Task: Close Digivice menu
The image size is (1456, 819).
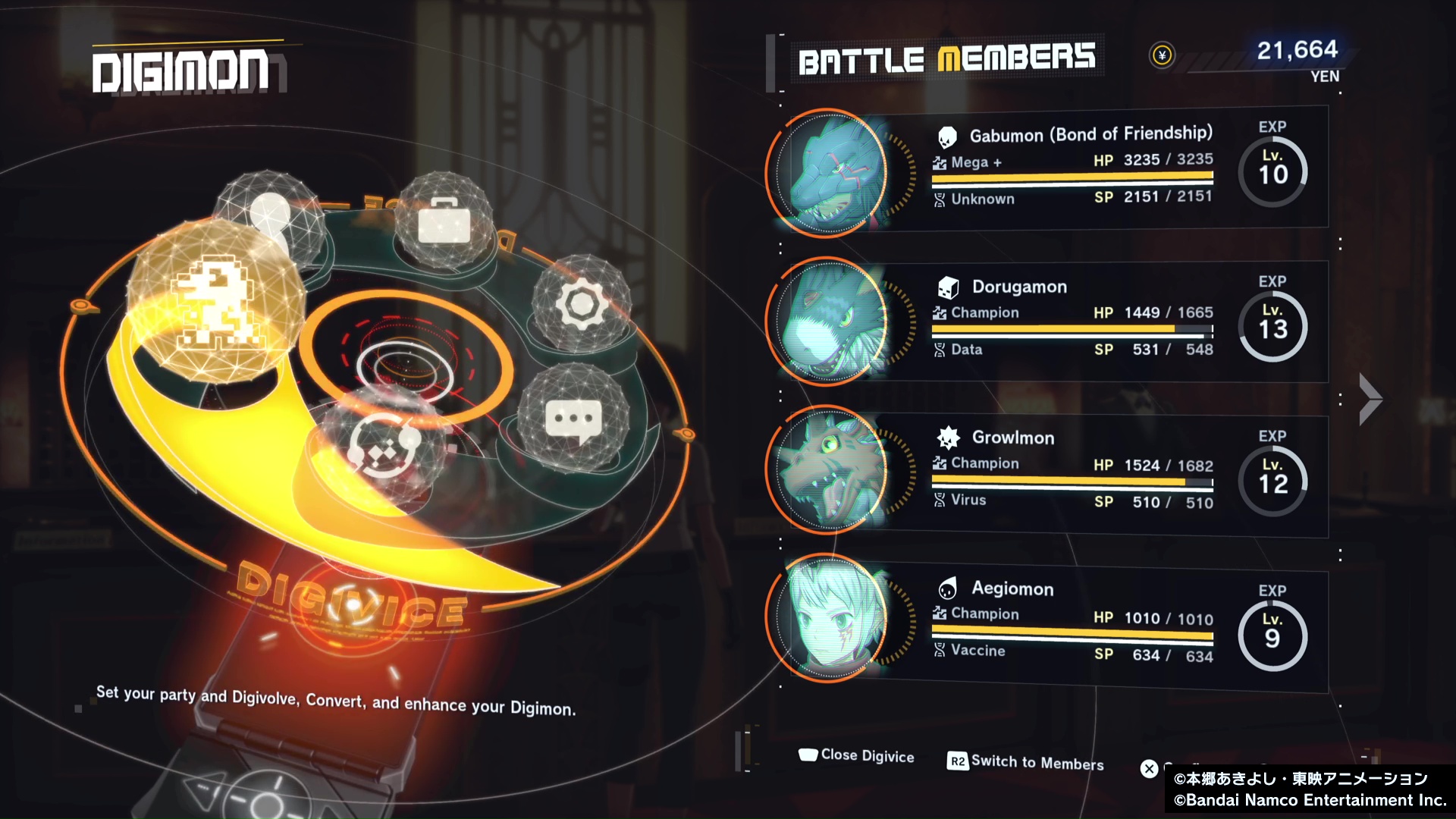Action: 857,755
